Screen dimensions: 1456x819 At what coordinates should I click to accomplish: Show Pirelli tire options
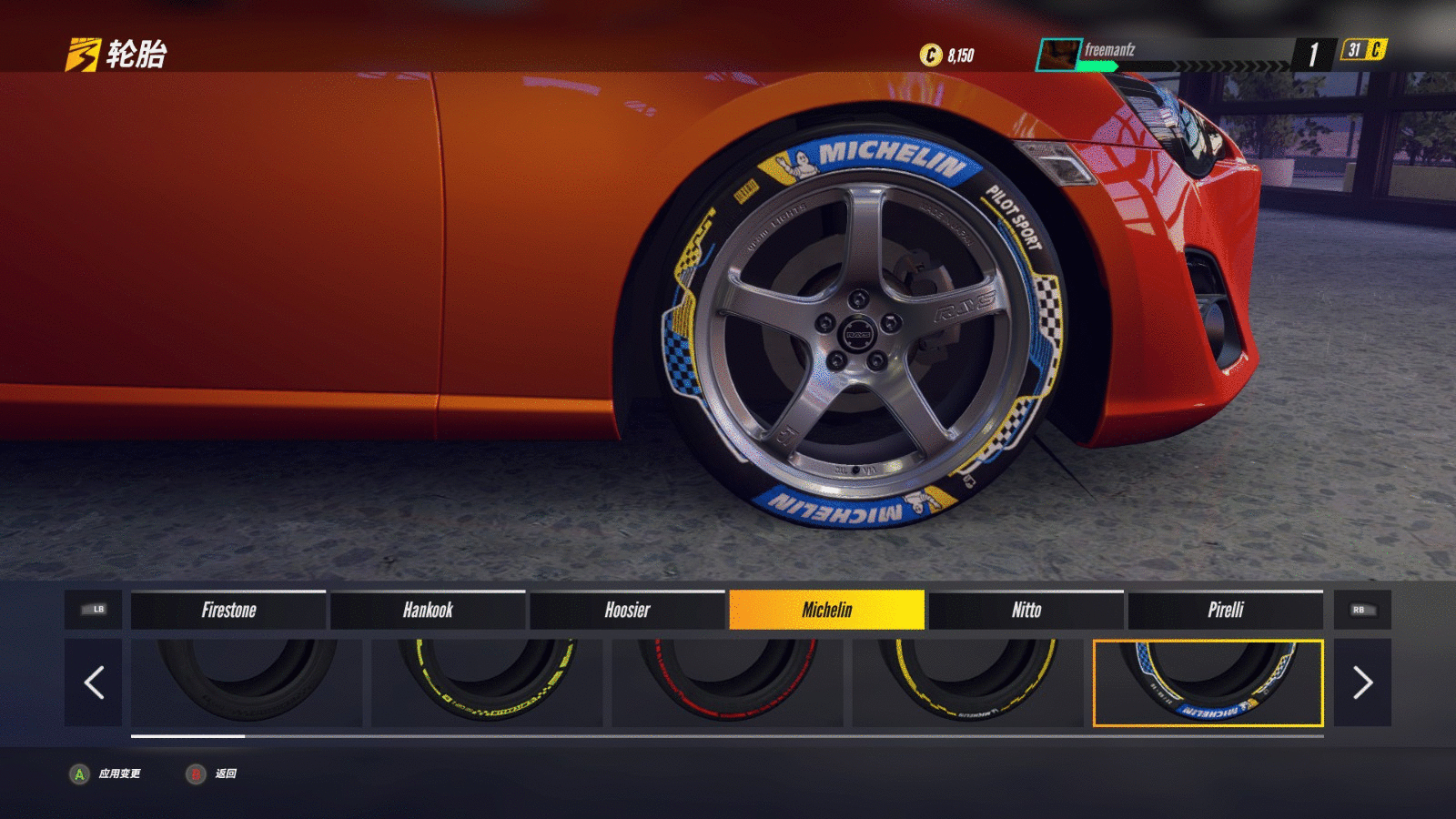(1225, 610)
